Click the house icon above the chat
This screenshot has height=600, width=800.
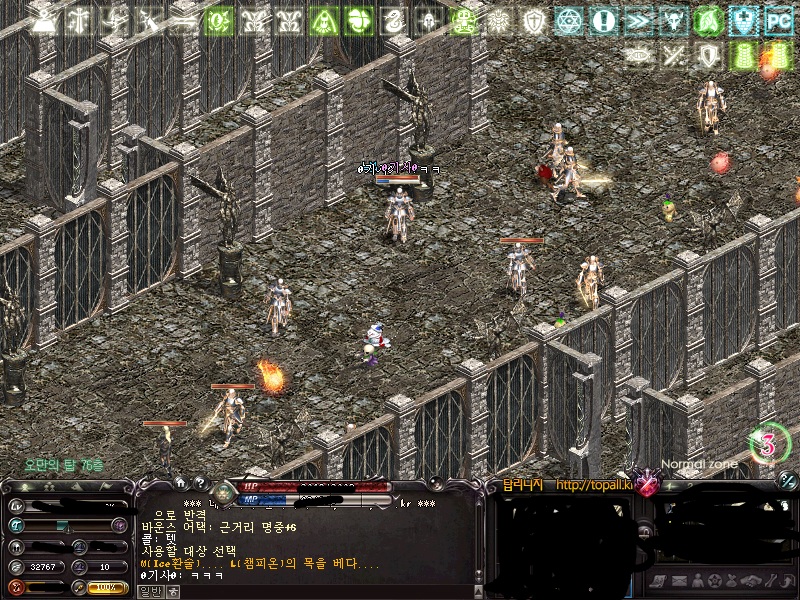click(181, 483)
